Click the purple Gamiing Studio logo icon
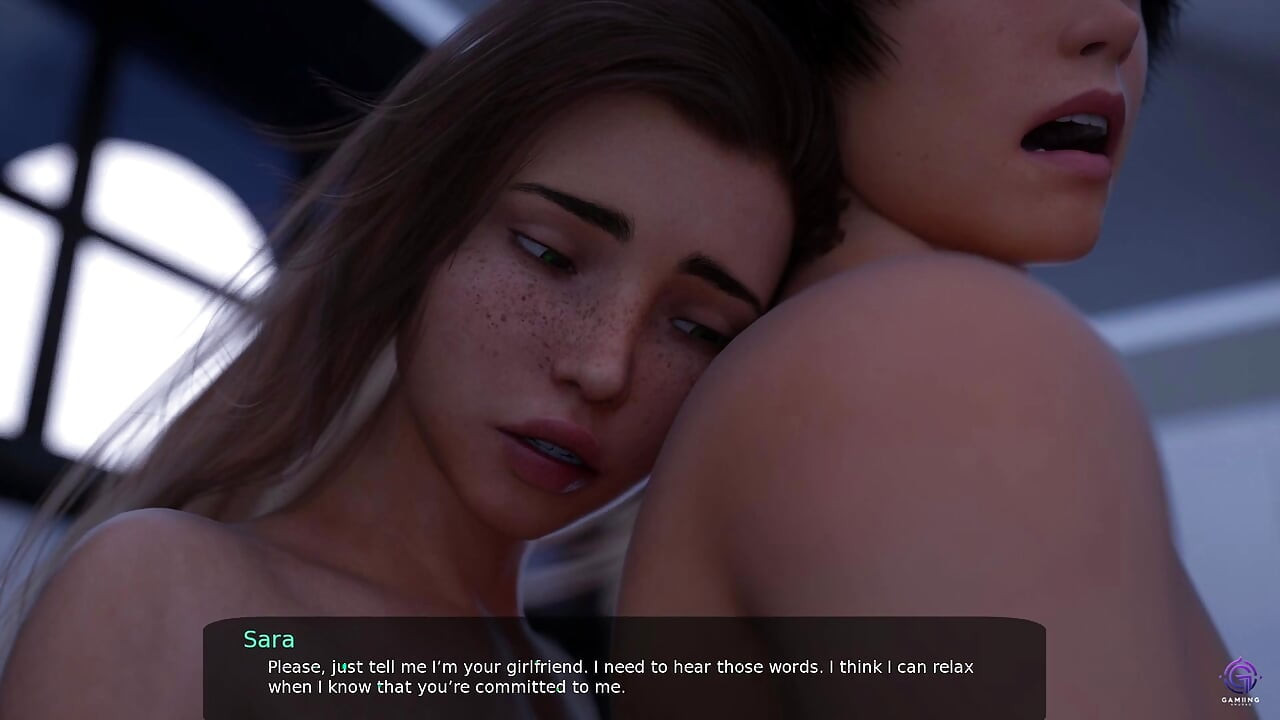Image resolution: width=1280 pixels, height=720 pixels. pyautogui.click(x=1240, y=675)
